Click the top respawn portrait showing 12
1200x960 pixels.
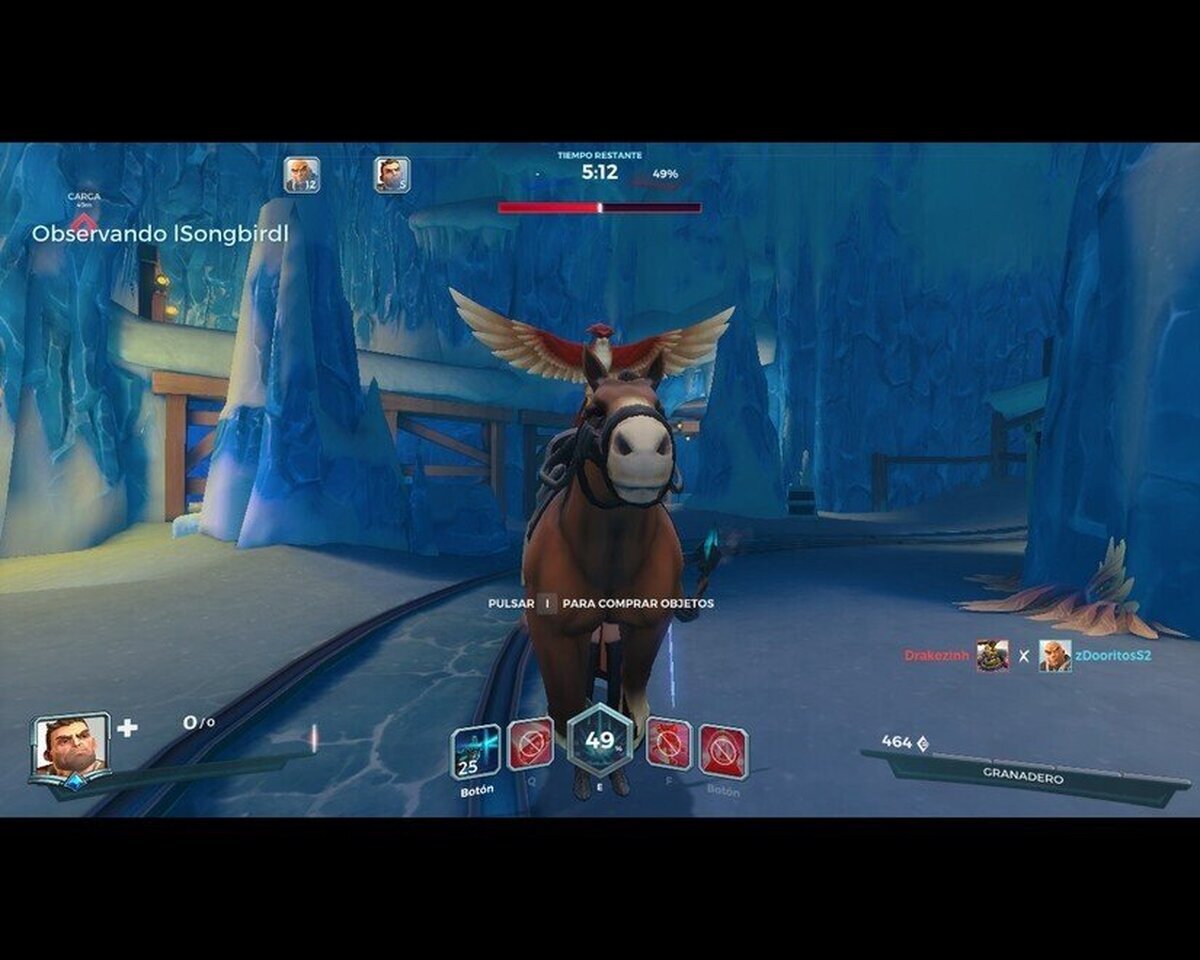(301, 175)
